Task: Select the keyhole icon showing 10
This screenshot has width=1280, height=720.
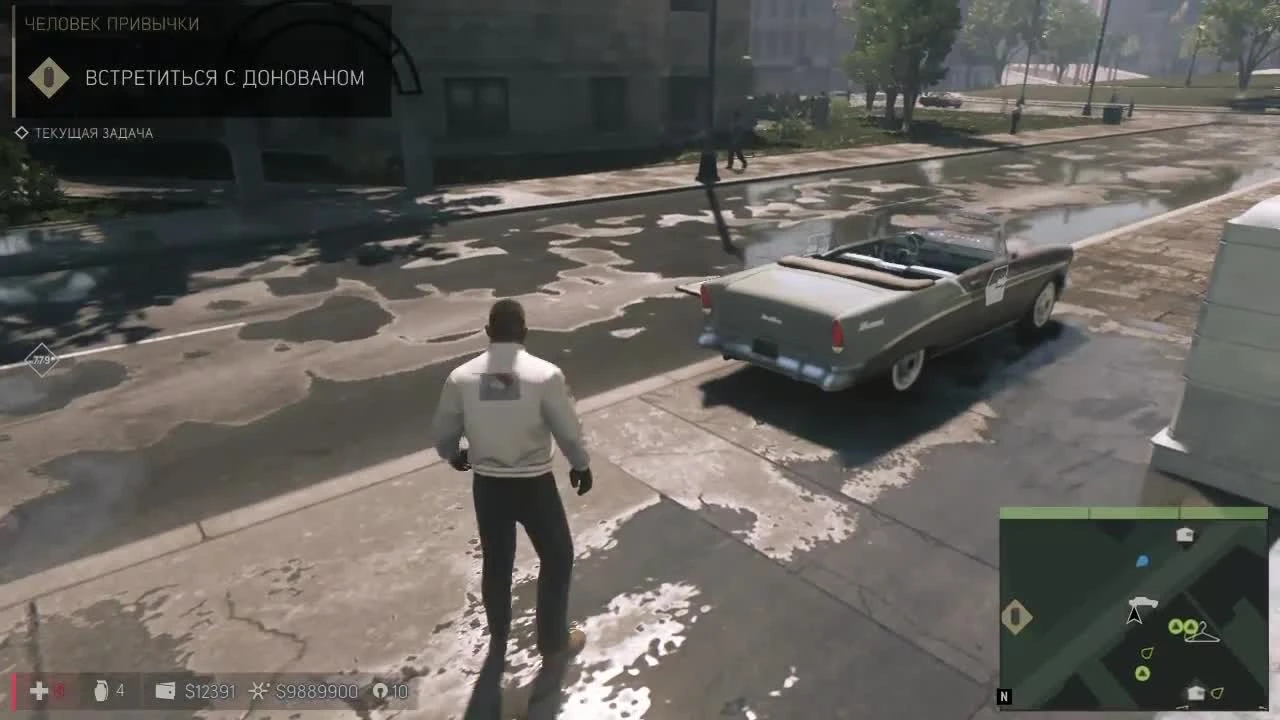Action: tap(382, 690)
